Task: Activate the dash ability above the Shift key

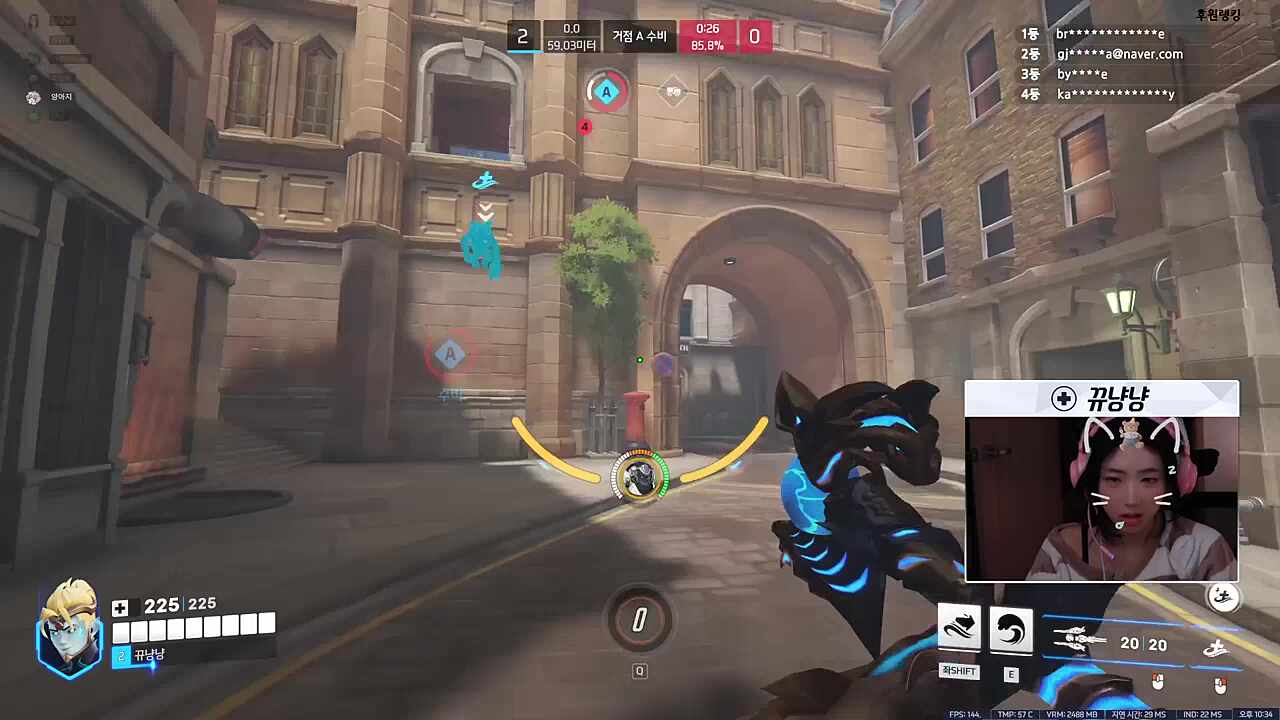Action: (x=958, y=629)
